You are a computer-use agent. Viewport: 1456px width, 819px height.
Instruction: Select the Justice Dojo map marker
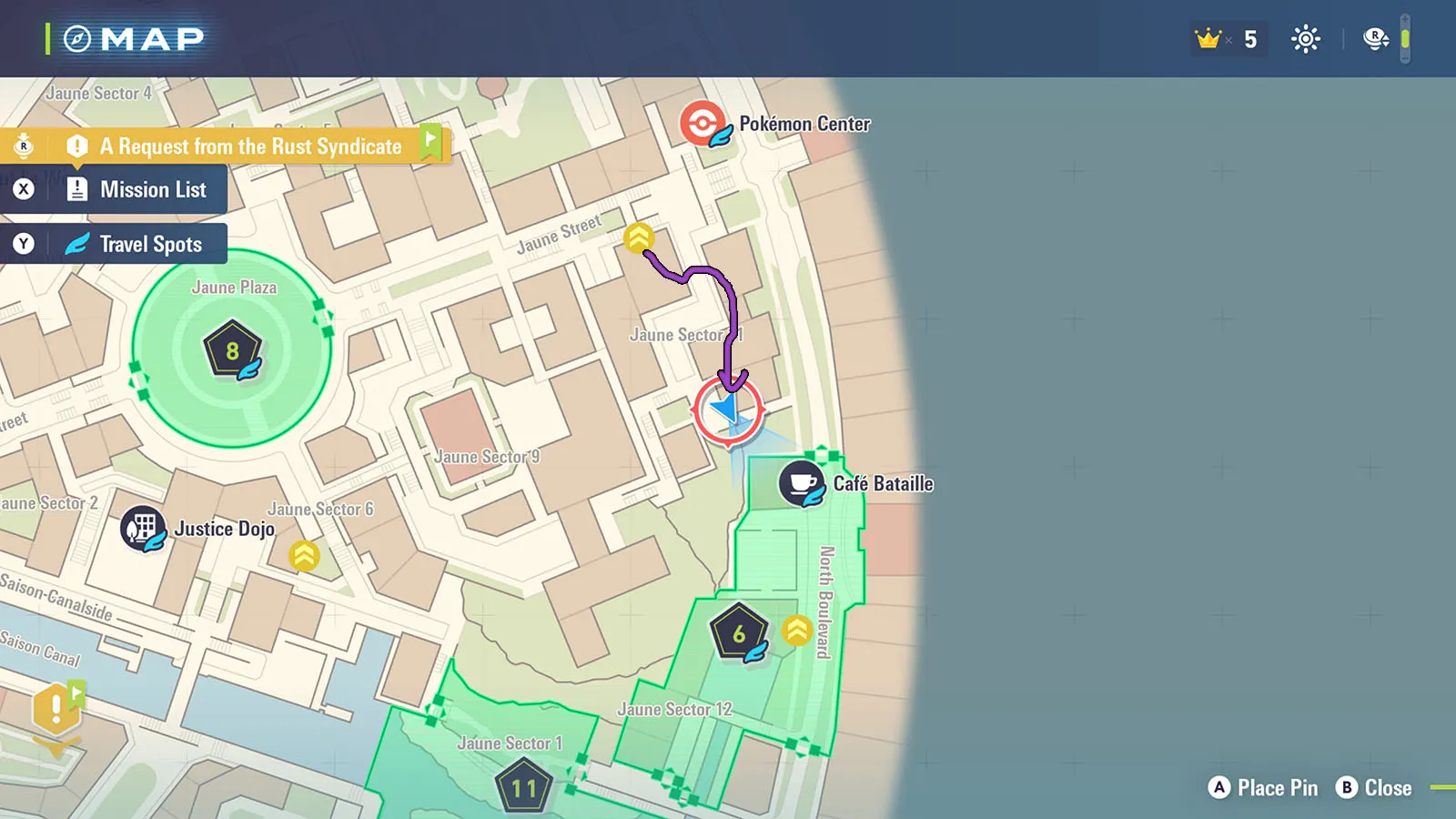(x=143, y=529)
